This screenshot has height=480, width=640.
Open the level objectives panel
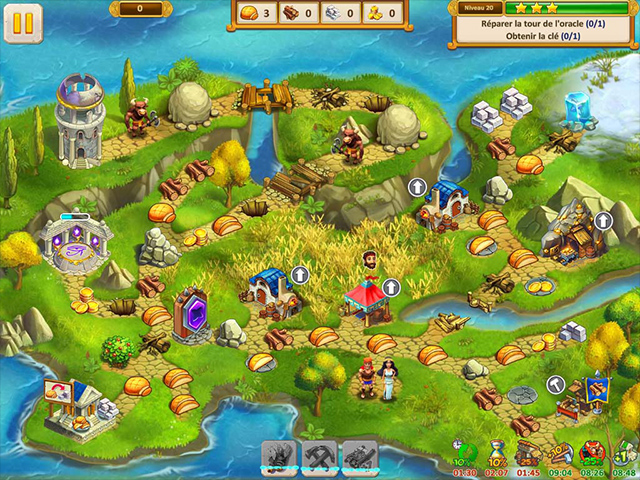pyautogui.click(x=543, y=24)
